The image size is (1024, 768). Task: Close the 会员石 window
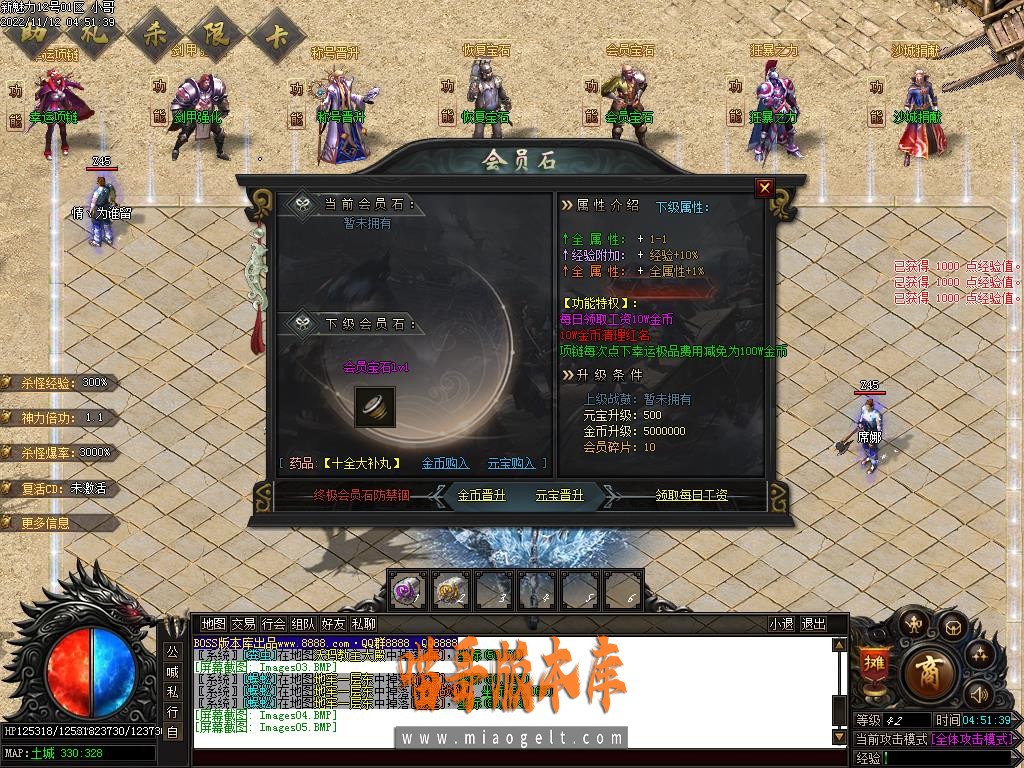[765, 187]
